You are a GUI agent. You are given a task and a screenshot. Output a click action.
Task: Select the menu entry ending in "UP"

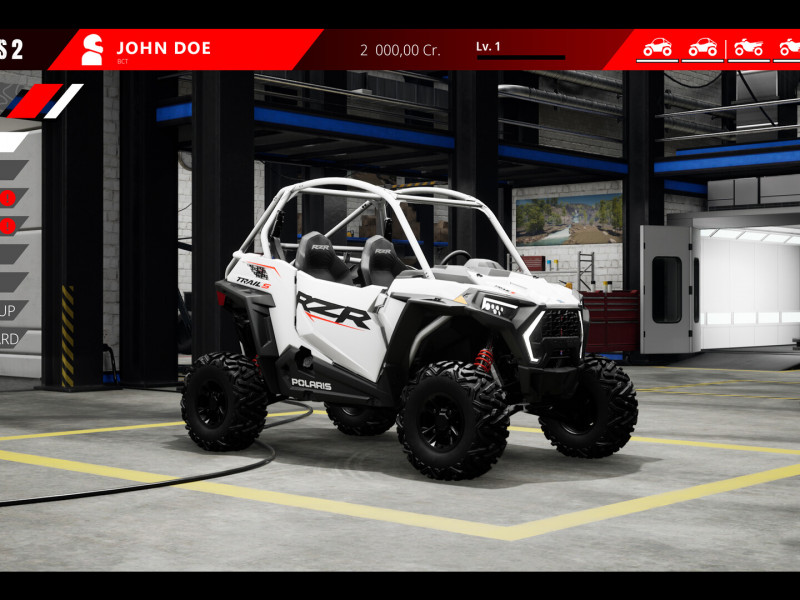click(12, 310)
